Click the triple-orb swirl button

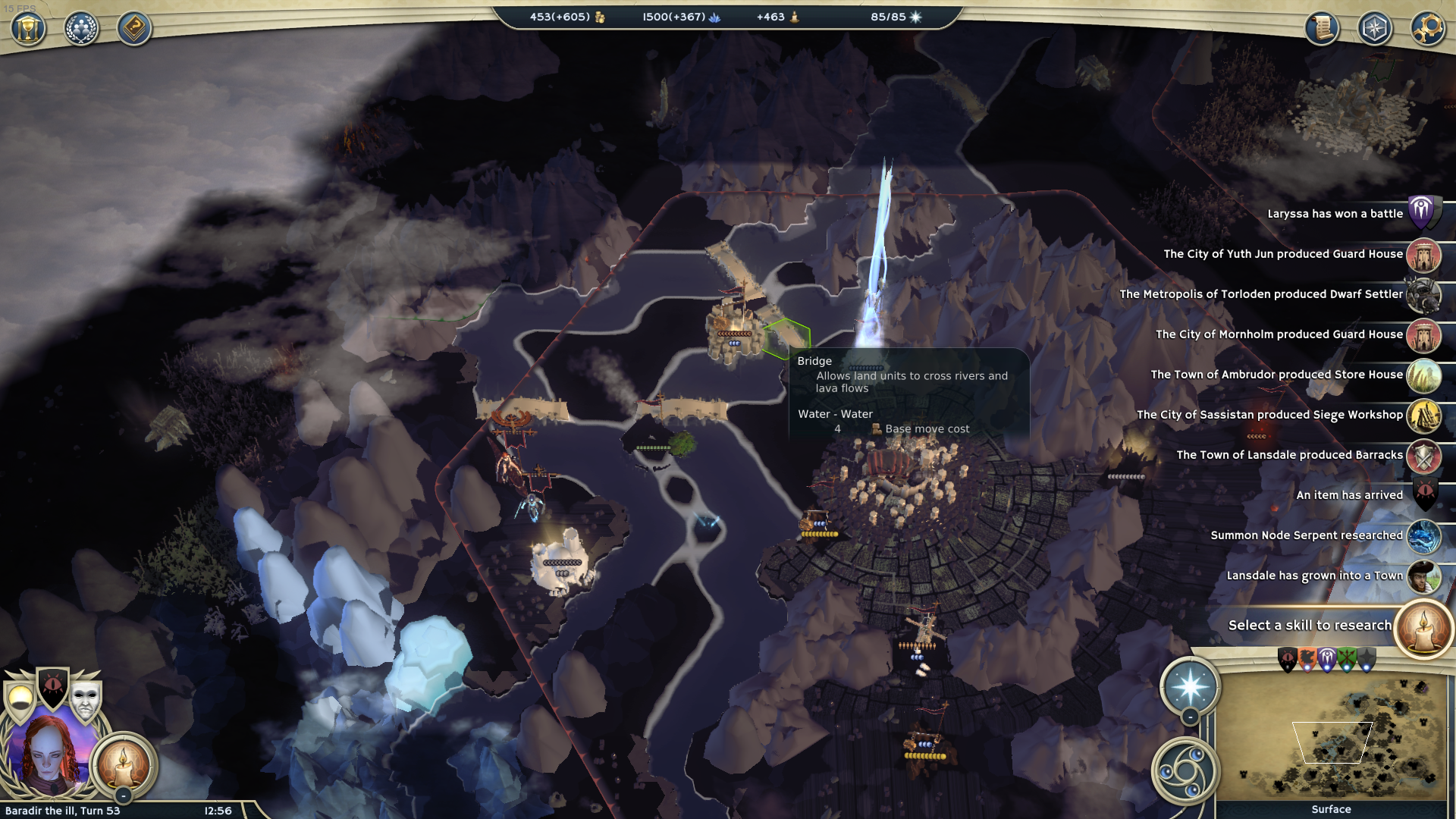[1185, 772]
